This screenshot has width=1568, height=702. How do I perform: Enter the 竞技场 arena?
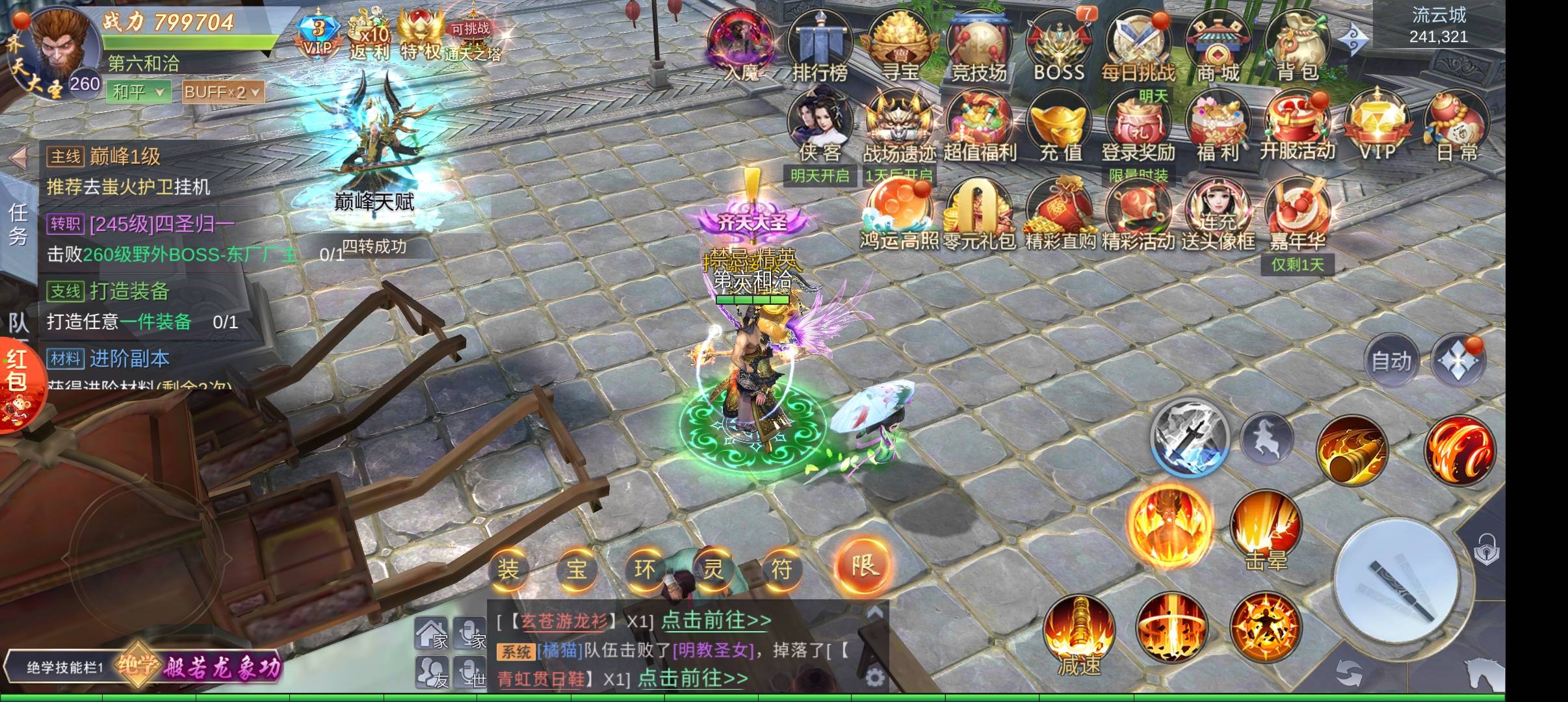pos(979,45)
